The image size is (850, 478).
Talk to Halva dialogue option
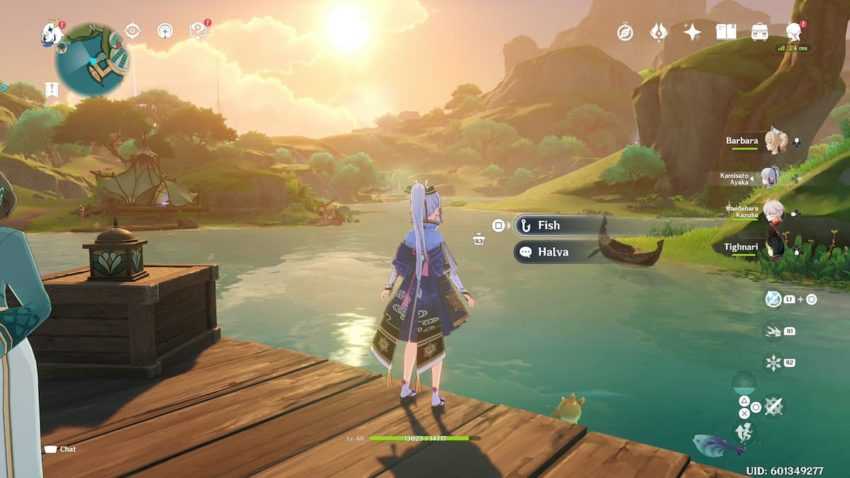click(553, 252)
